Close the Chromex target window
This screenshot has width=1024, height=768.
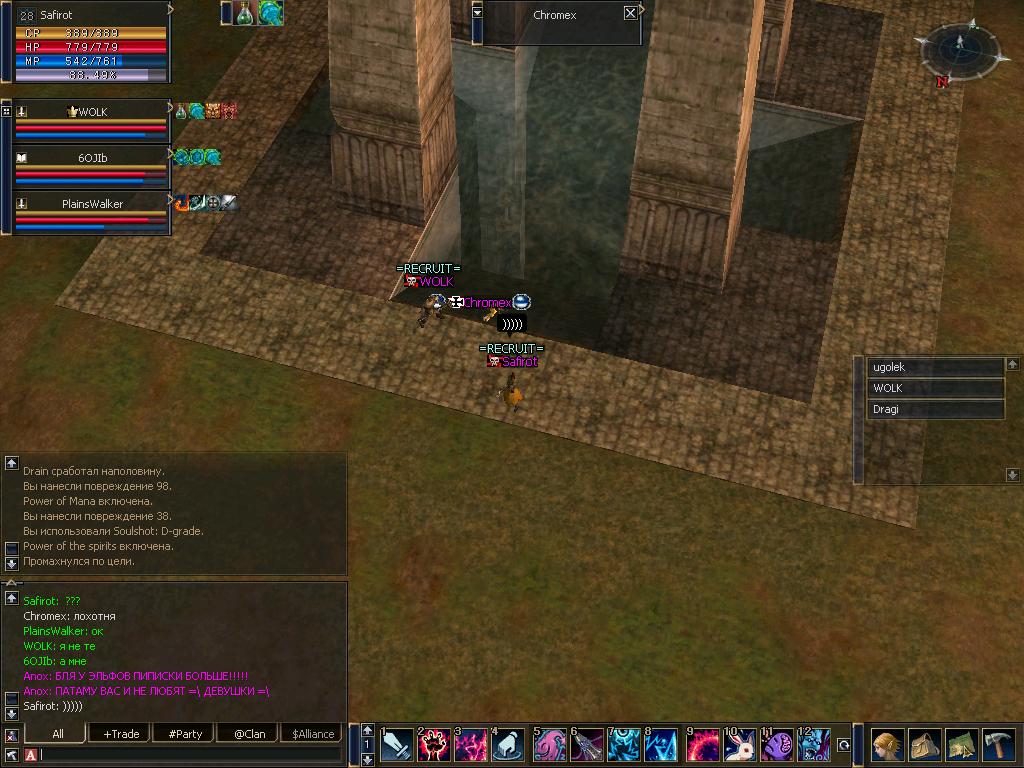(630, 14)
